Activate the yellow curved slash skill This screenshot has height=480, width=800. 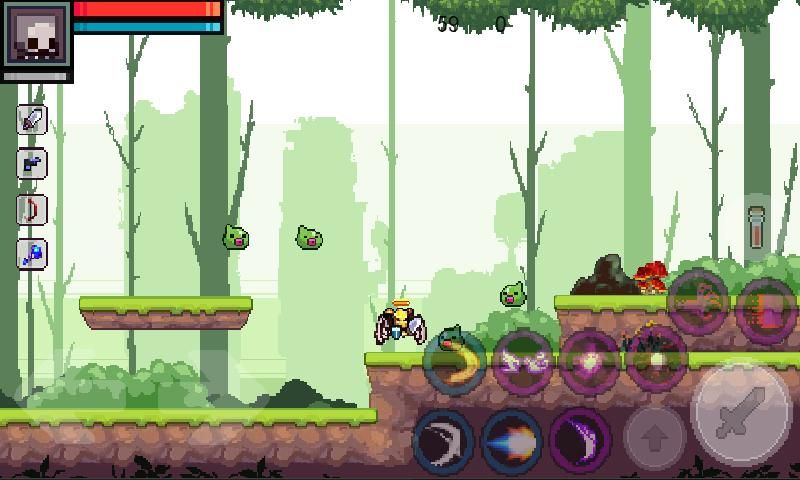point(455,360)
